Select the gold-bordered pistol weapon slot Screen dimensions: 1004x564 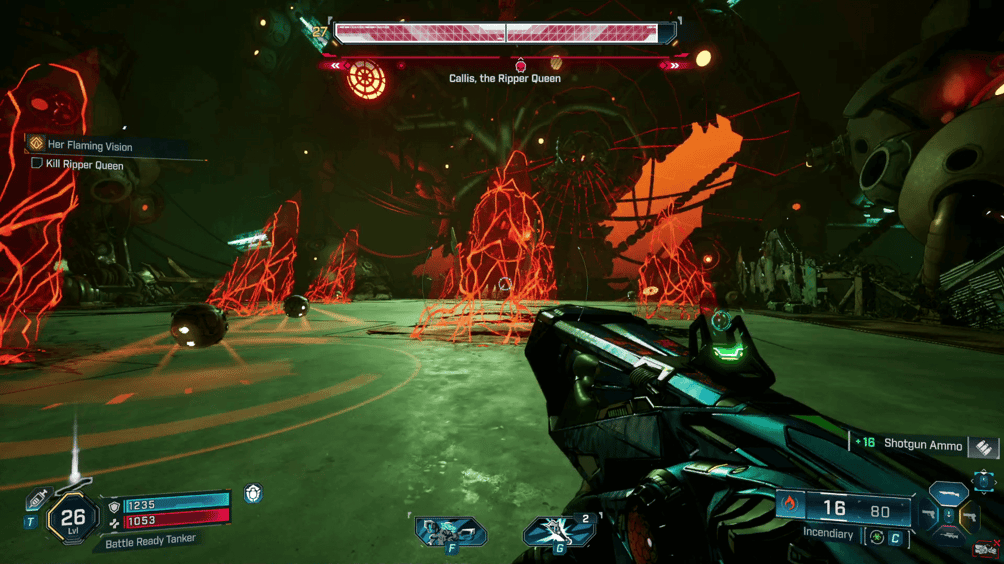[x=969, y=517]
